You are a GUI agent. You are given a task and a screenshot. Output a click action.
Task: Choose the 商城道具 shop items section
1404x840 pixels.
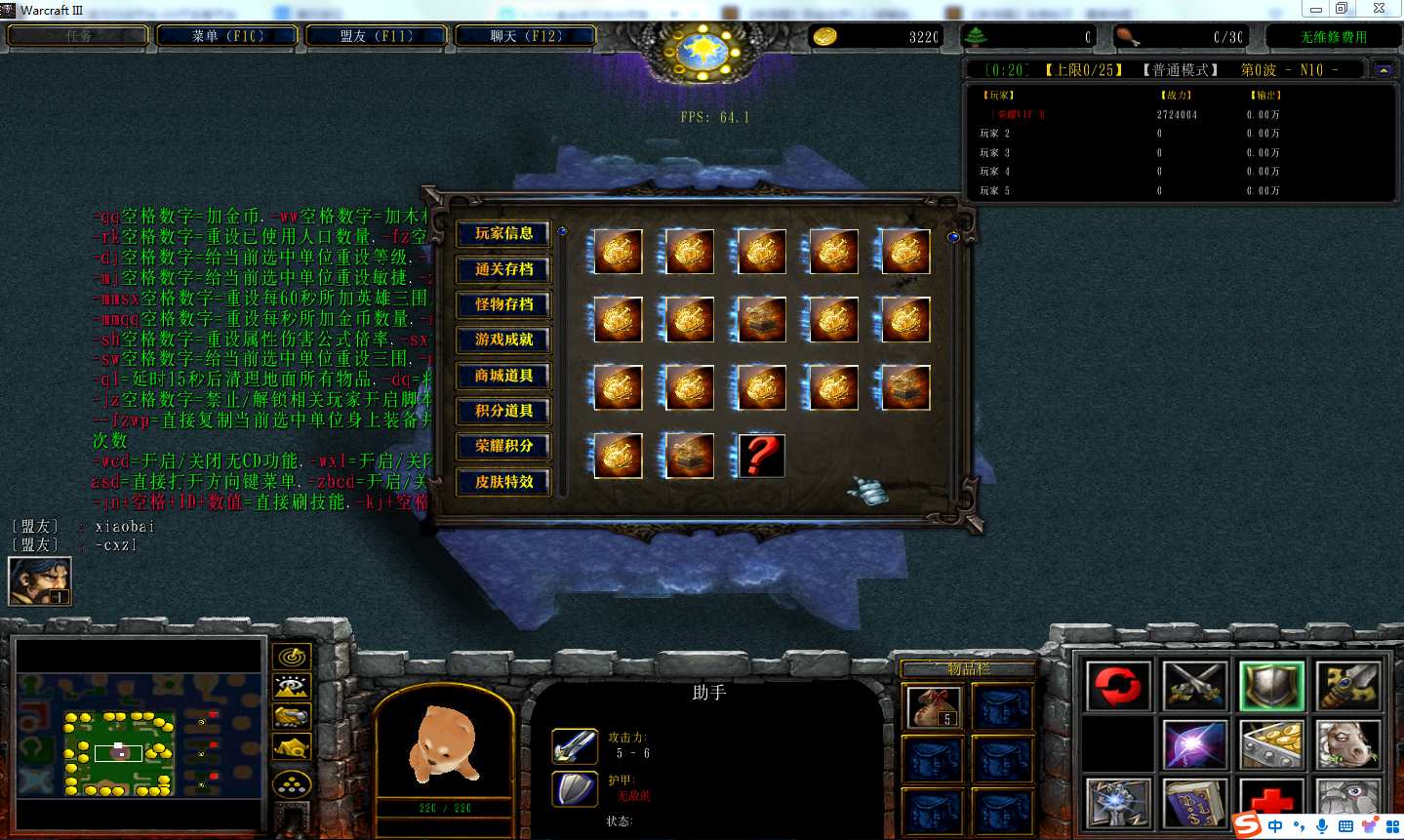point(503,376)
